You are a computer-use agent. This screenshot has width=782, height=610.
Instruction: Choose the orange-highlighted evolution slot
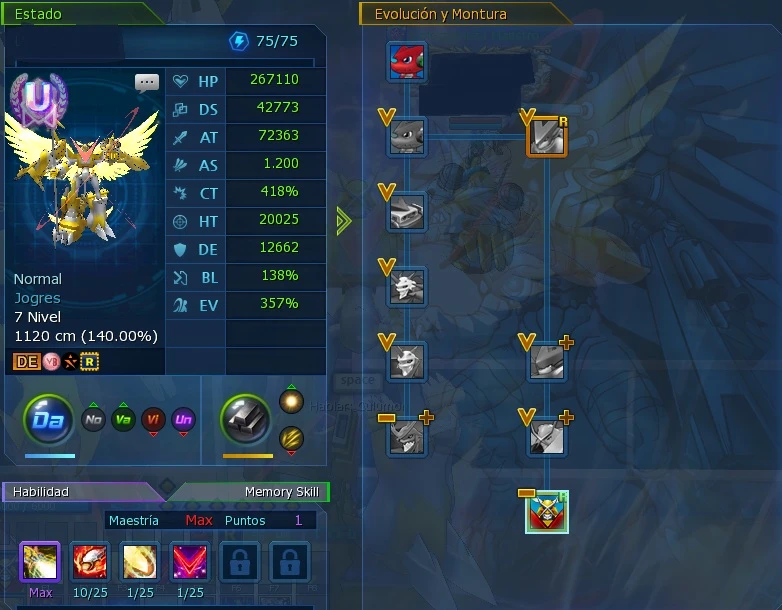pos(547,136)
